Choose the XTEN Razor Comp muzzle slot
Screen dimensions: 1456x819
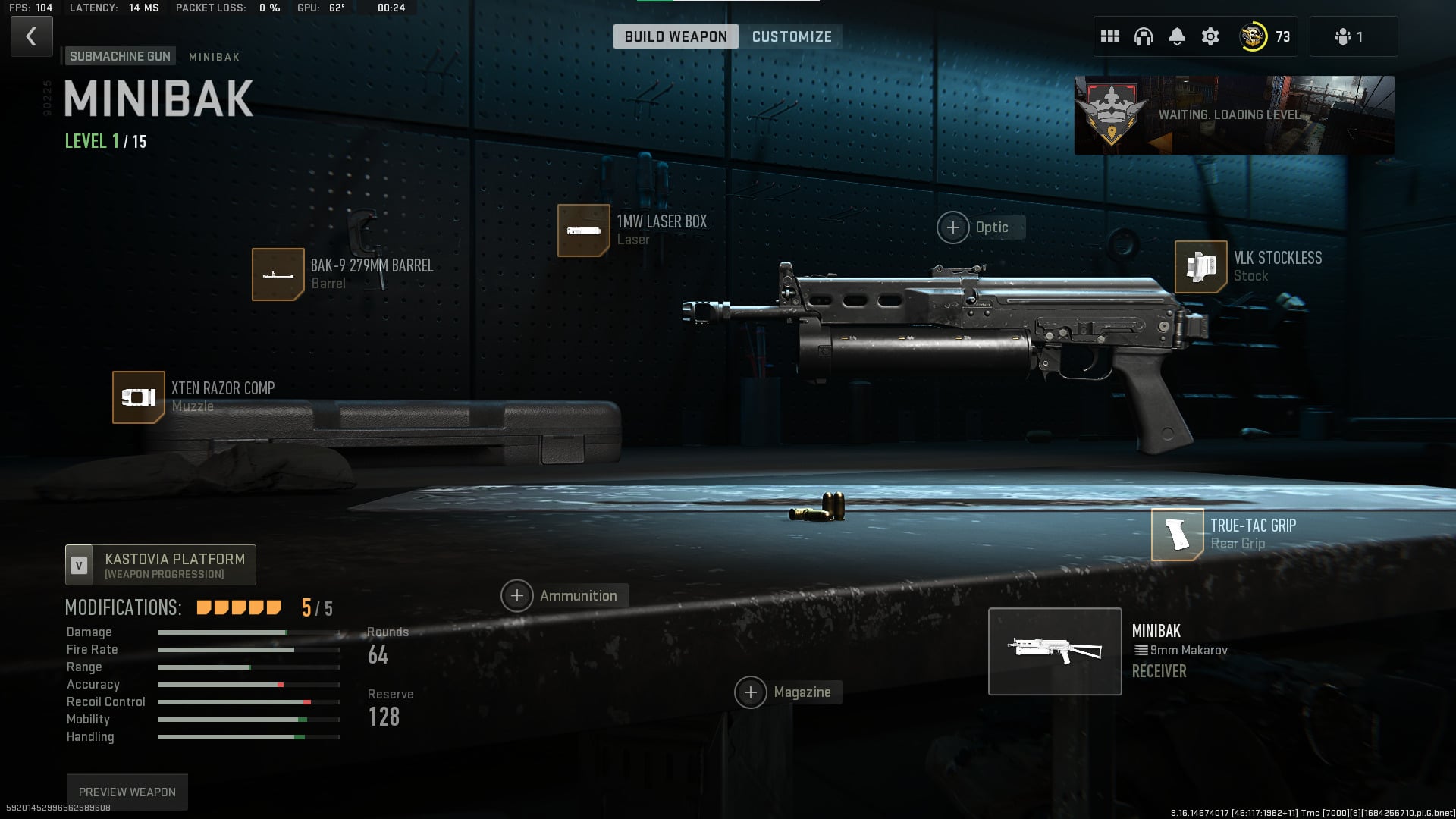click(139, 397)
